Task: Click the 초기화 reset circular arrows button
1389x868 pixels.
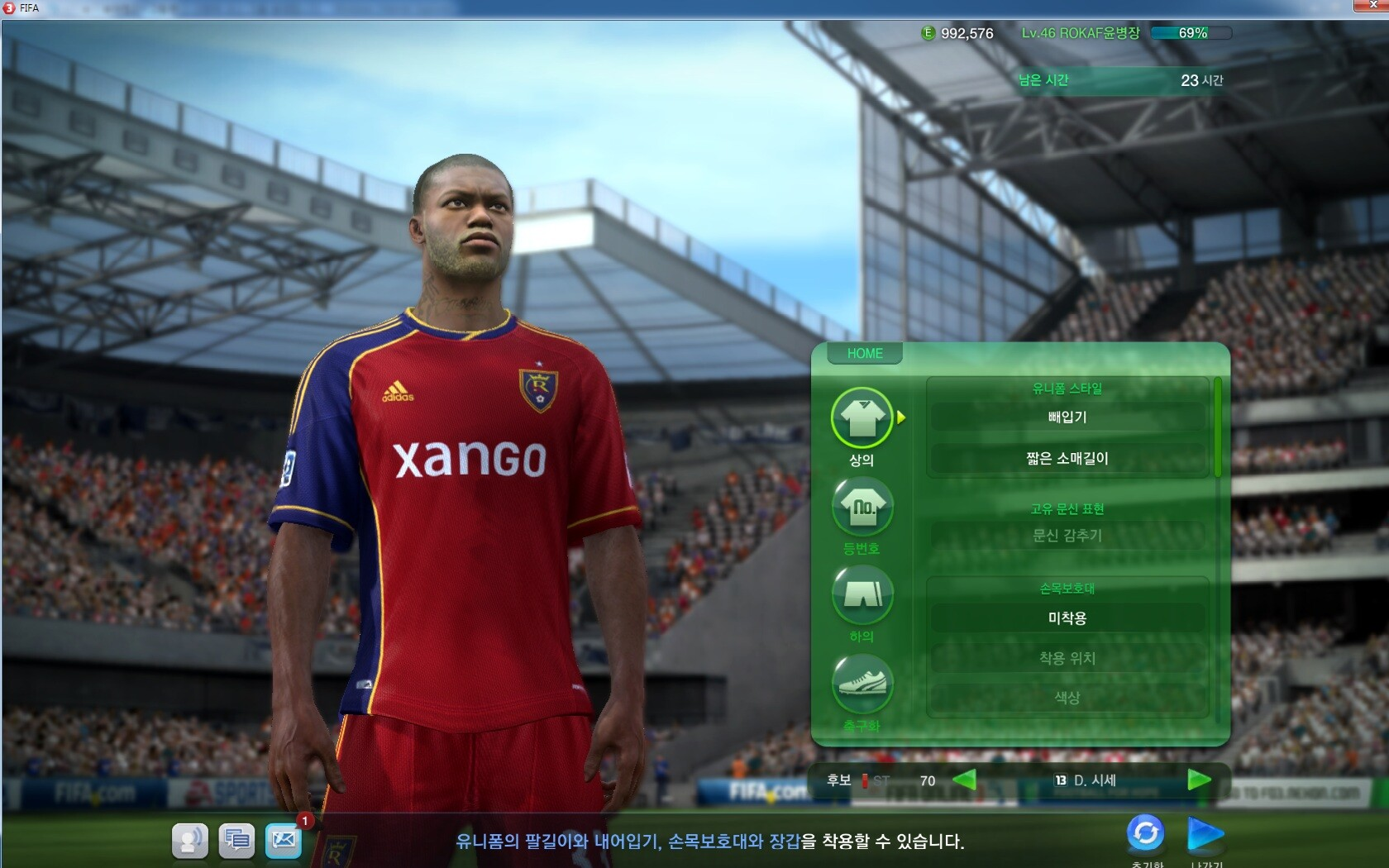Action: pyautogui.click(x=1146, y=833)
